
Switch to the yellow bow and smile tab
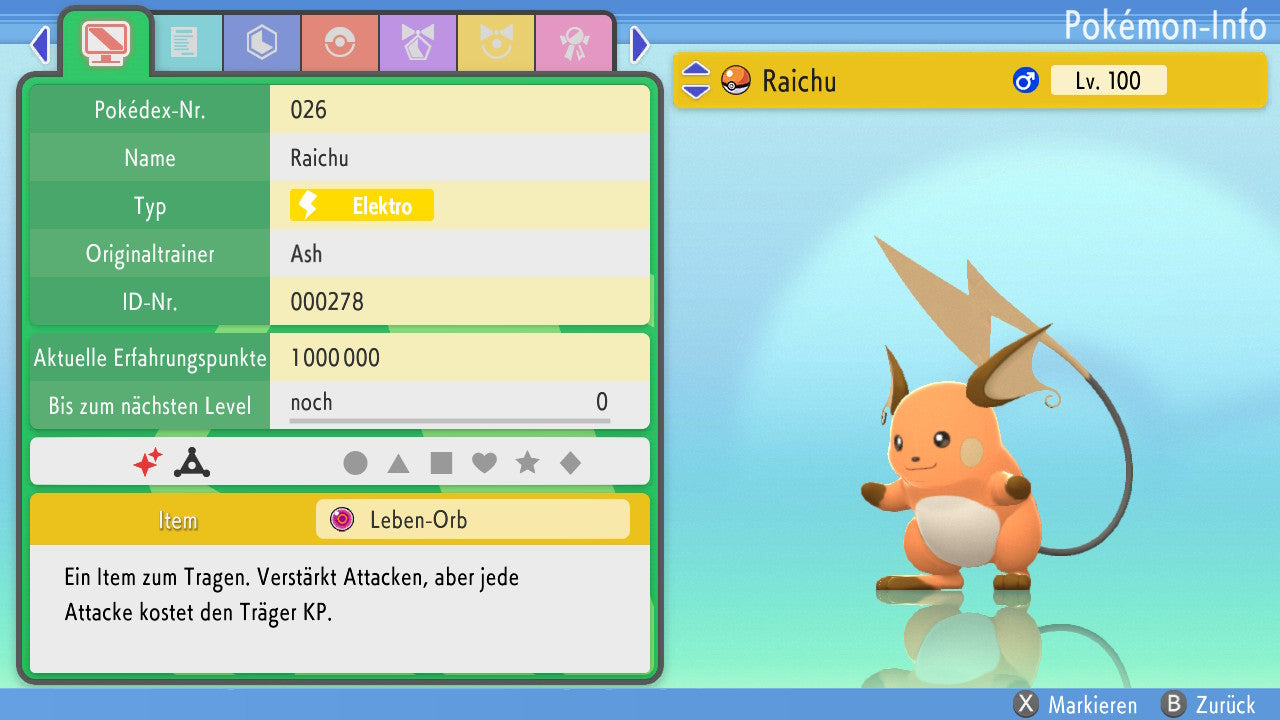495,43
